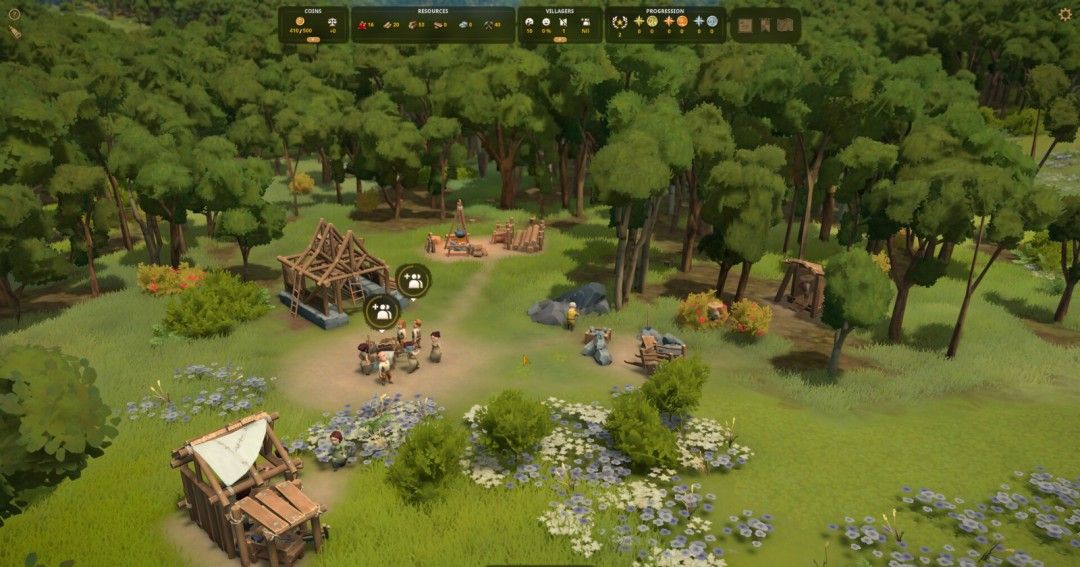
Task: Select the laurel wreath progression icon
Action: pos(620,21)
